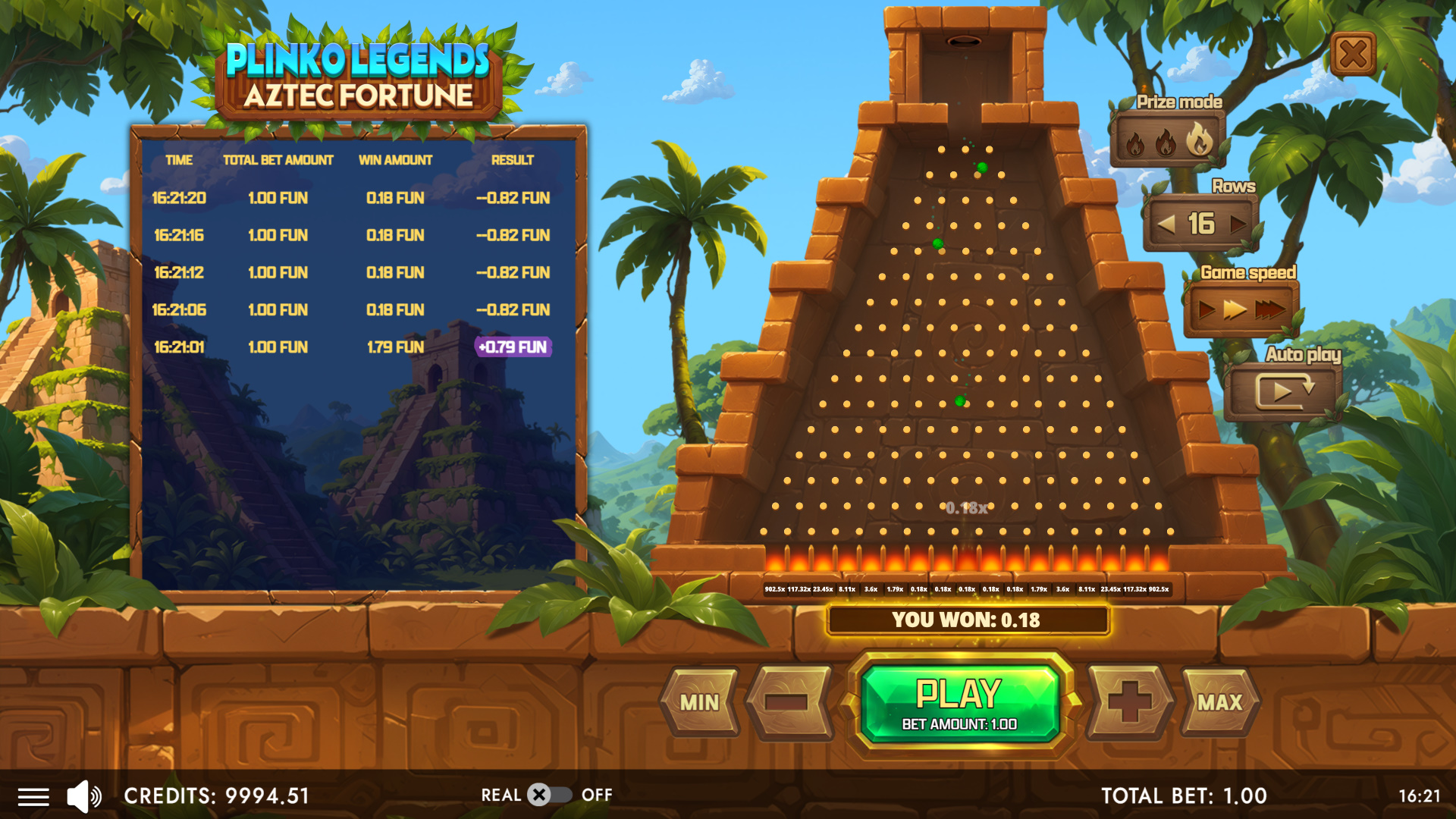The image size is (1456, 819).
Task: Open the hamburger menu
Action: (x=33, y=796)
